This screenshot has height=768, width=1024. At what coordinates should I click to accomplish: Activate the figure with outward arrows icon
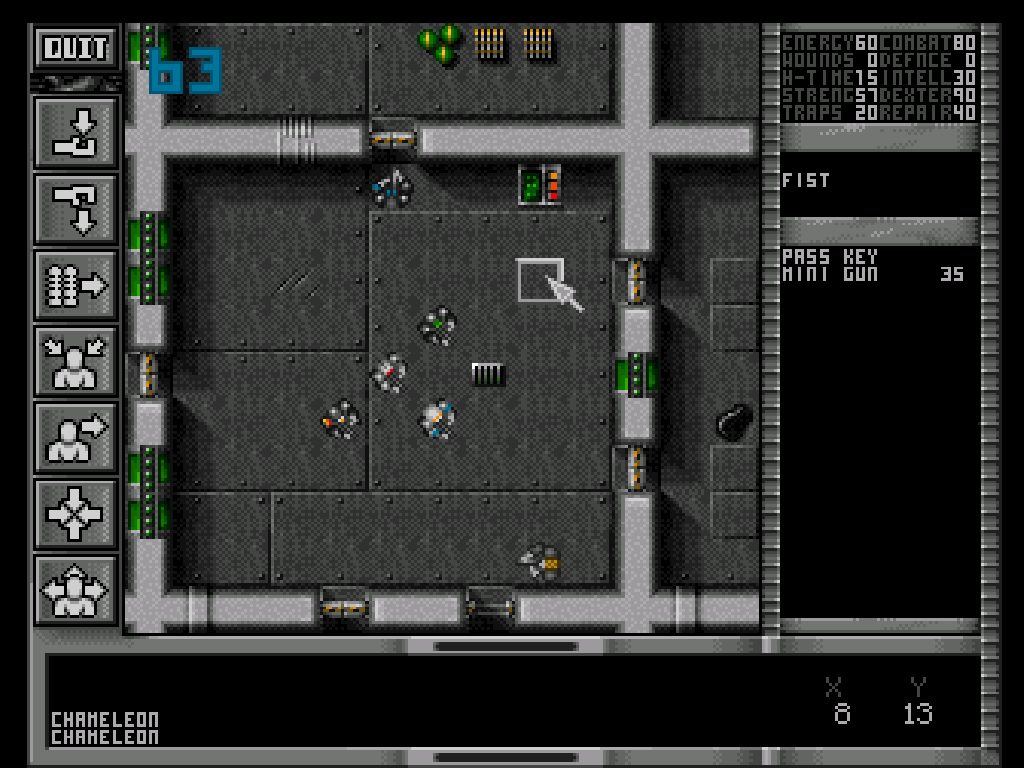(x=76, y=590)
